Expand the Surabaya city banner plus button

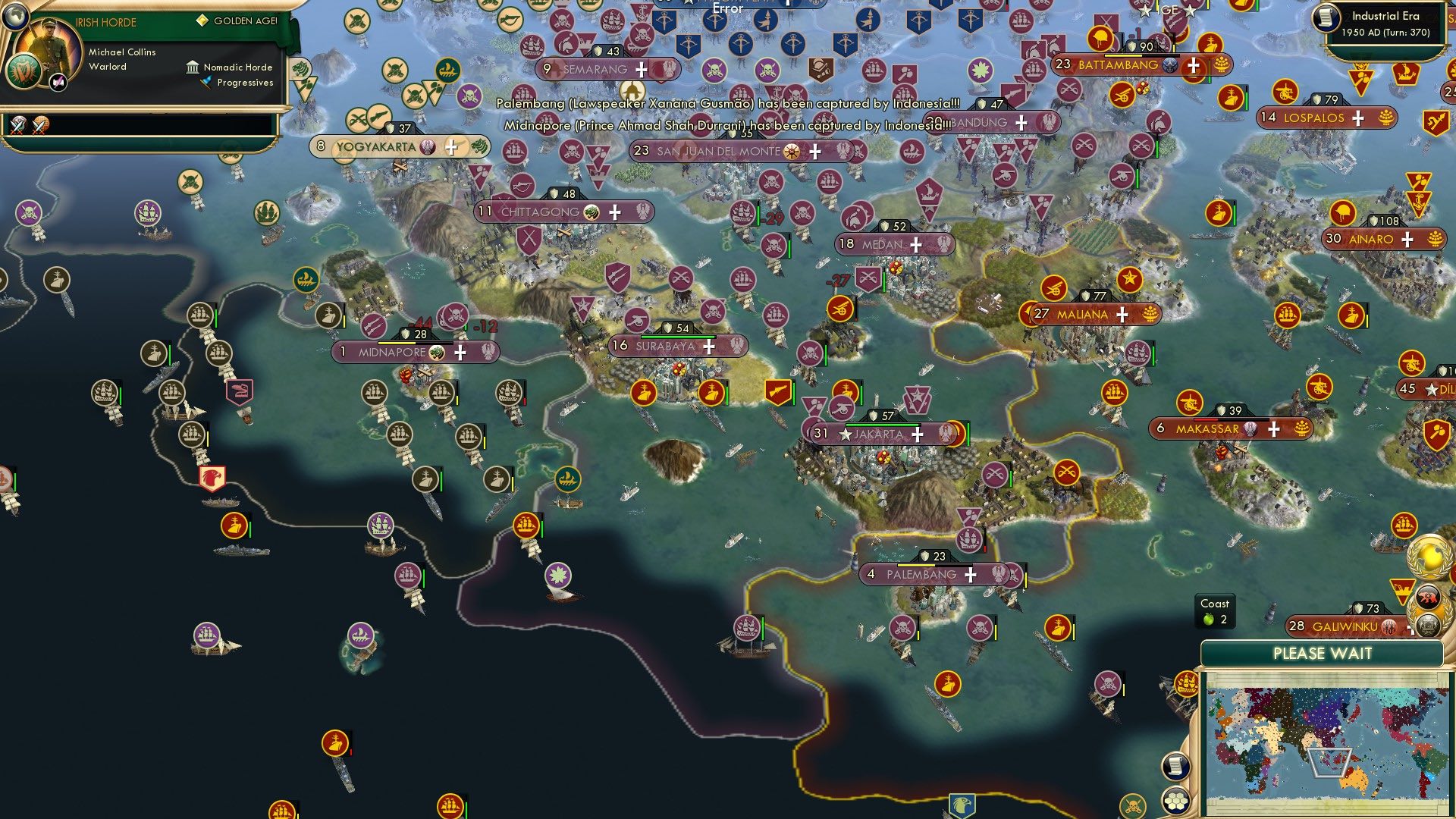click(708, 346)
